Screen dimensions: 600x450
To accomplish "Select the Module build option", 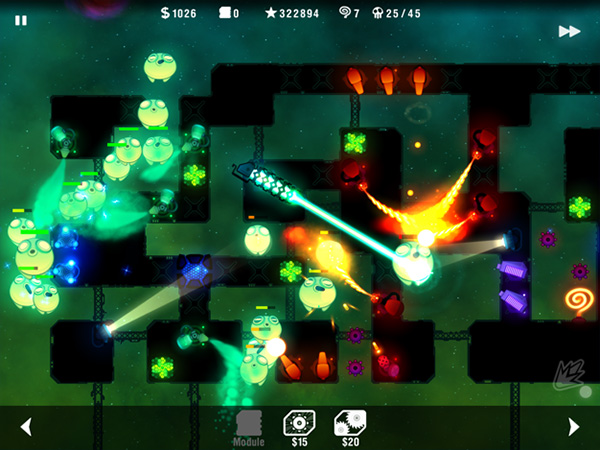I will coord(250,427).
